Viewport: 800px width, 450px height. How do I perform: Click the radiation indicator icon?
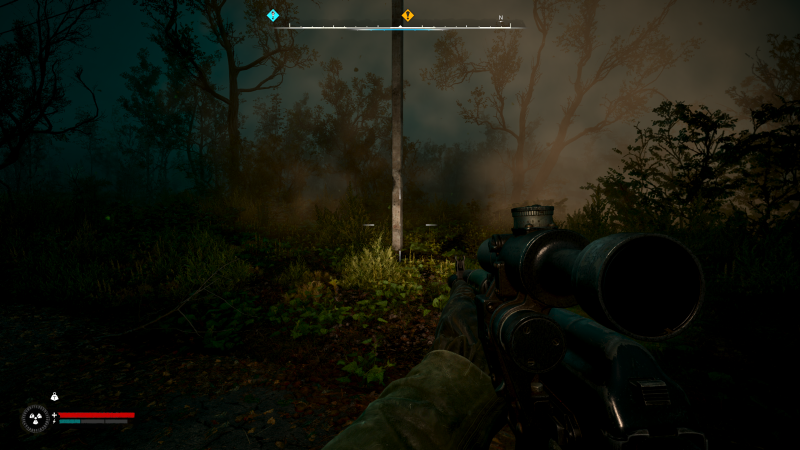click(36, 418)
